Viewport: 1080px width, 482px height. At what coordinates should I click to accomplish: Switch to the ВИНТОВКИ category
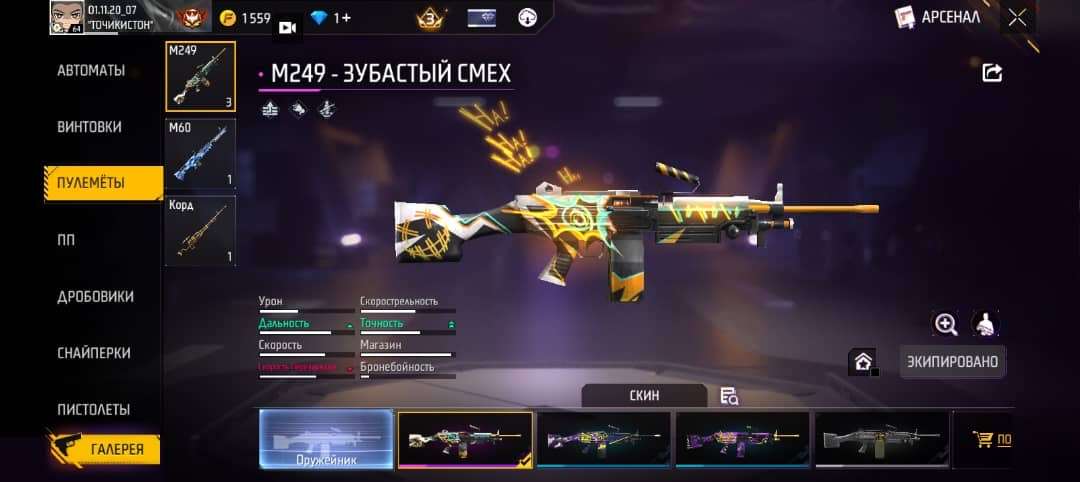point(90,127)
